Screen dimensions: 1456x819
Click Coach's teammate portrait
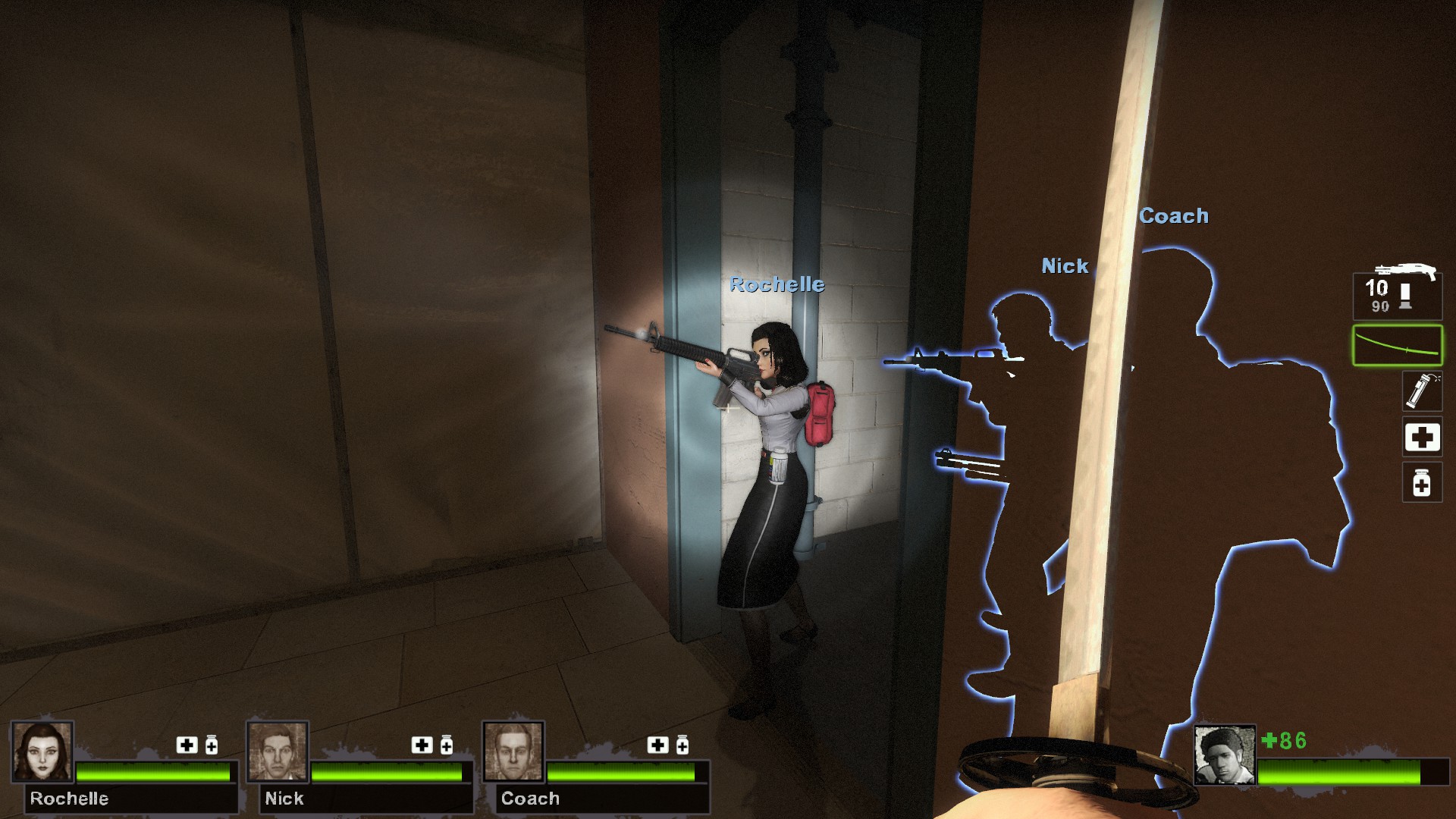click(x=513, y=752)
